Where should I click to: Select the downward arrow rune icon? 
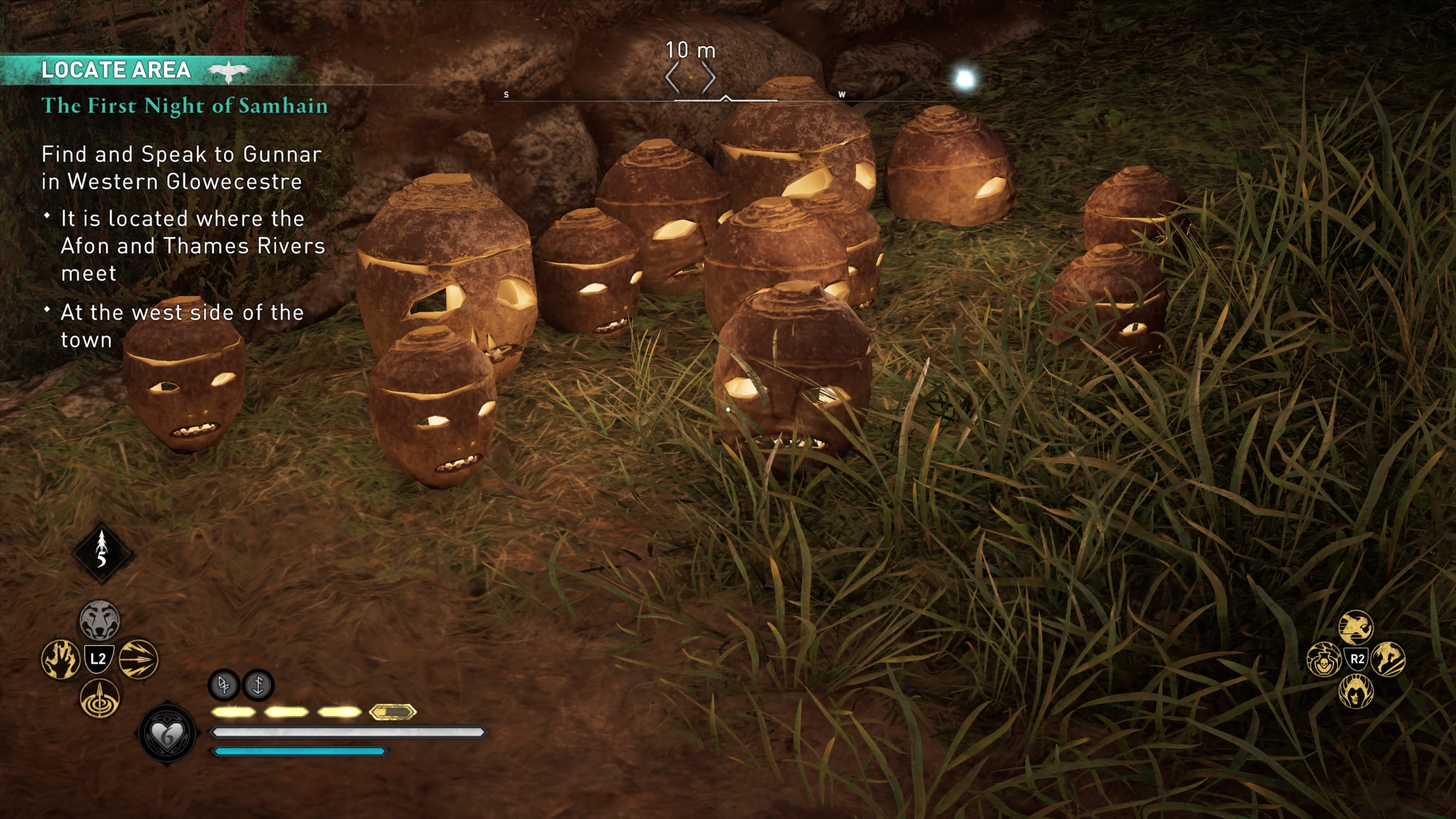pos(258,685)
